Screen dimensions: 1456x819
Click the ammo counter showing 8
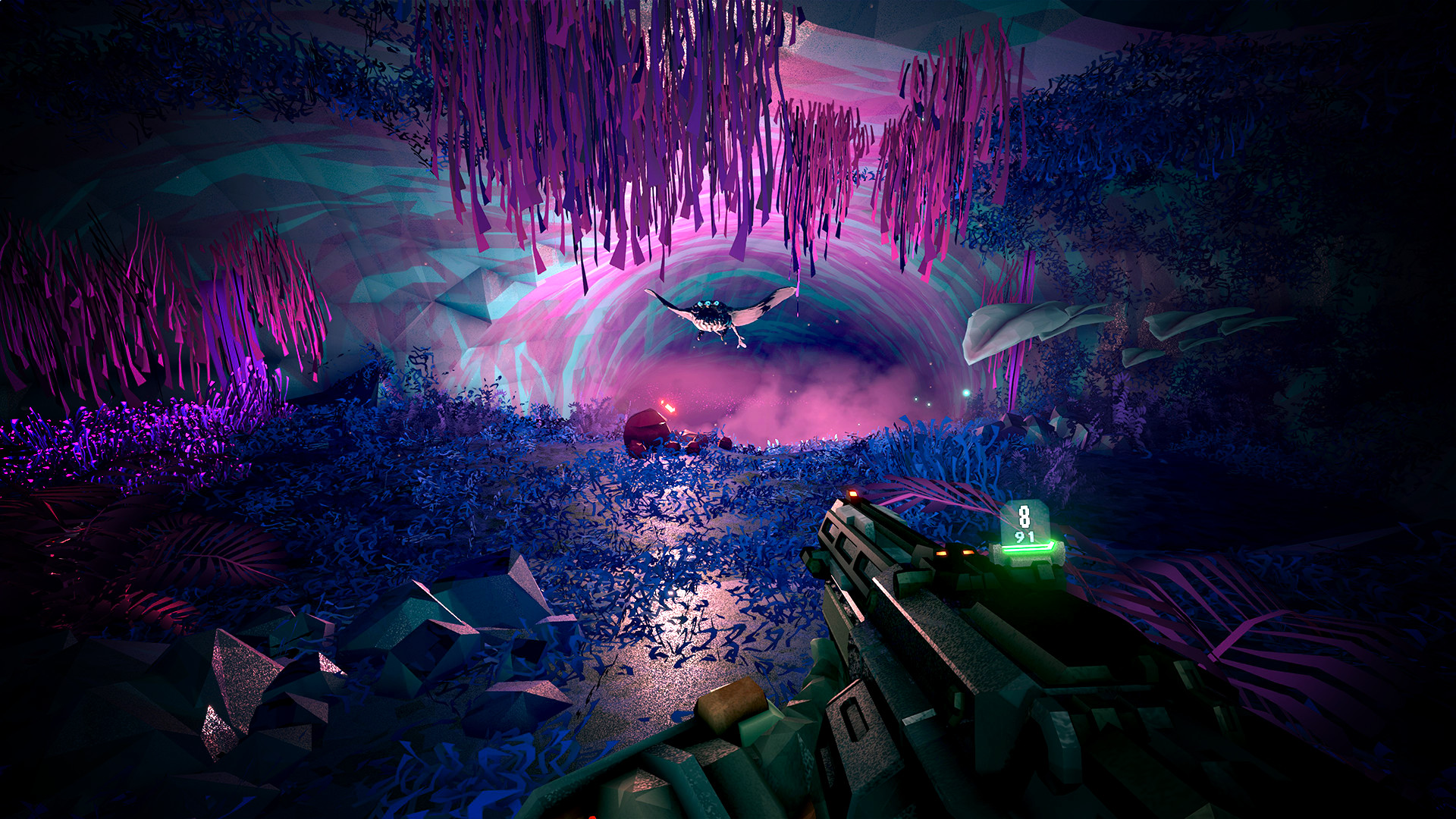(1025, 516)
